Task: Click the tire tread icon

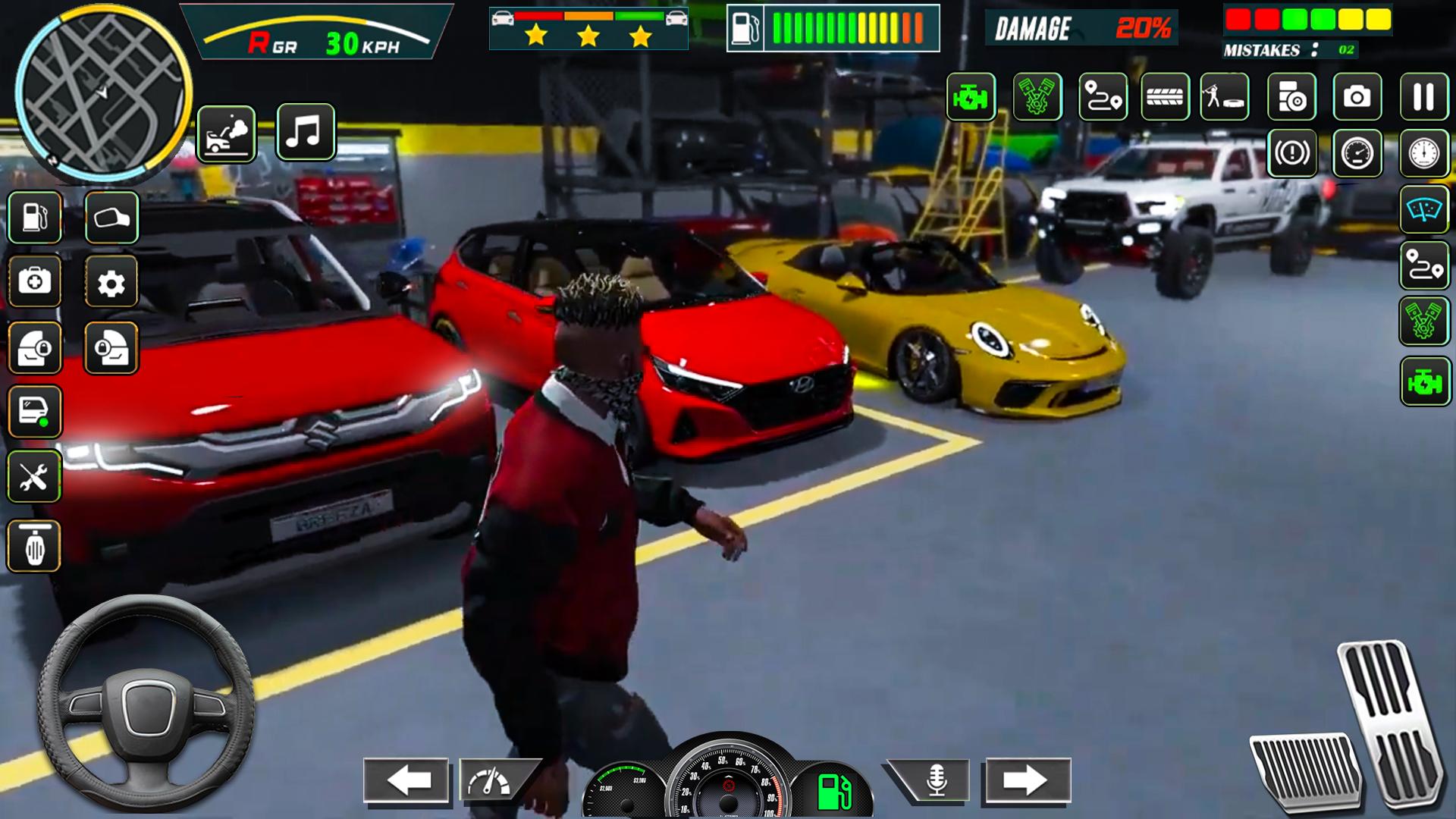Action: pos(1165,97)
